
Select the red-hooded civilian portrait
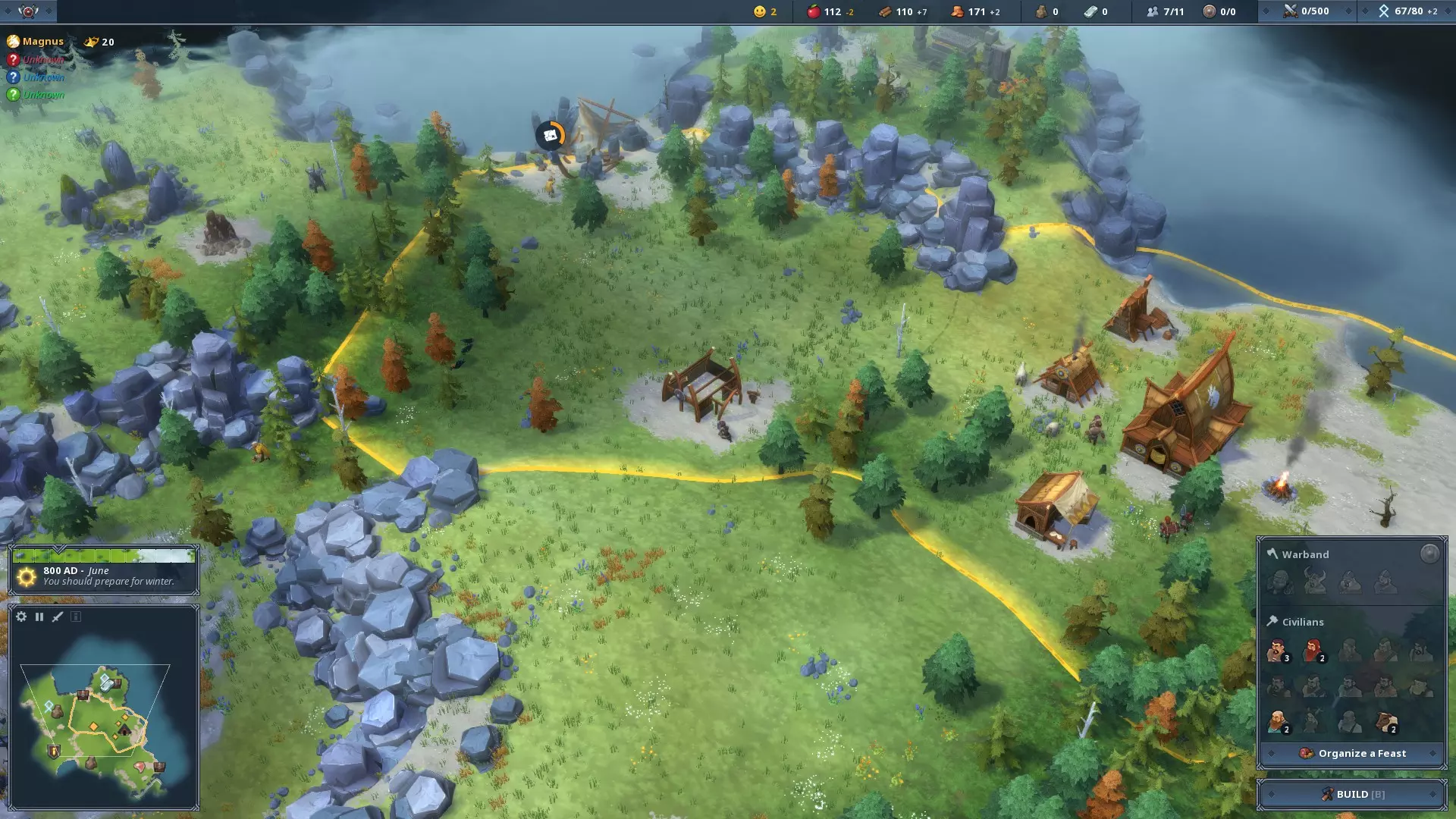click(1313, 651)
